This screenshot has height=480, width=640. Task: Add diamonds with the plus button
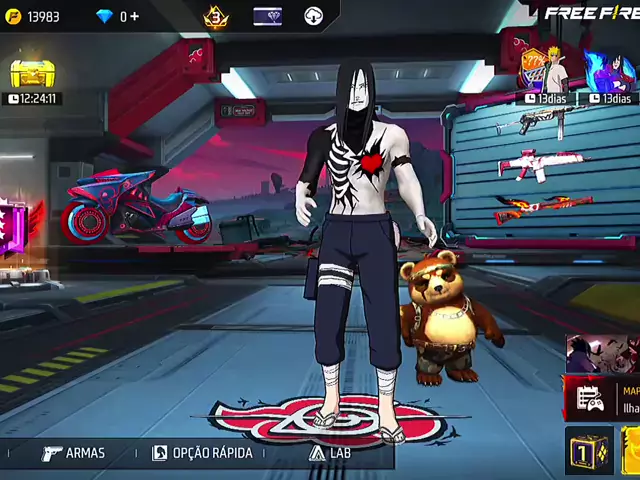134,17
